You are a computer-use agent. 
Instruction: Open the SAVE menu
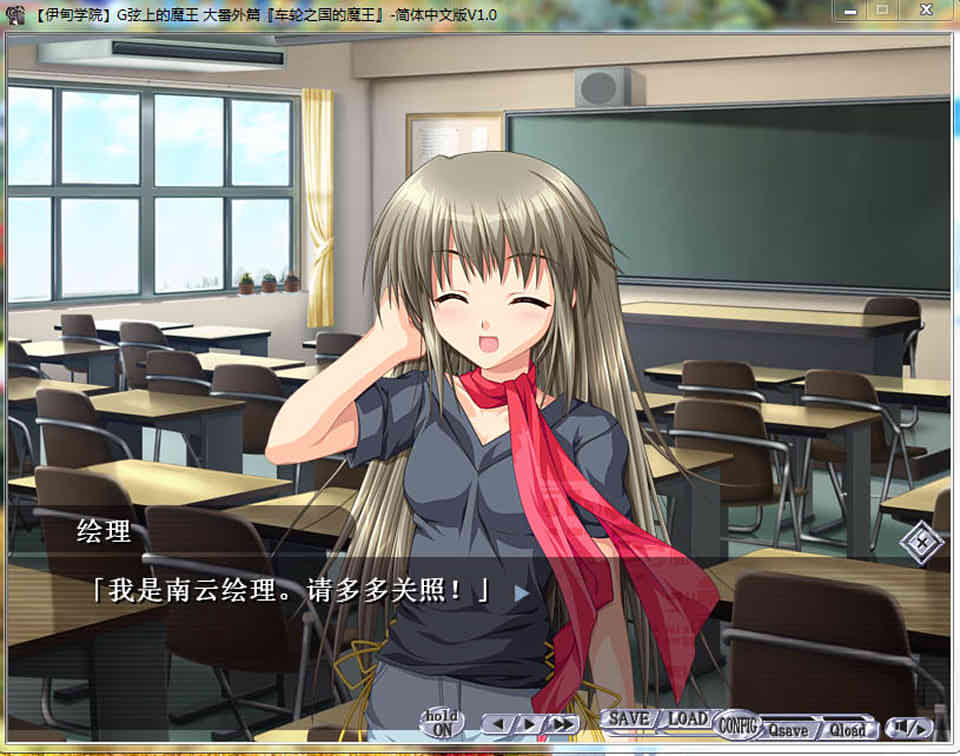point(629,719)
